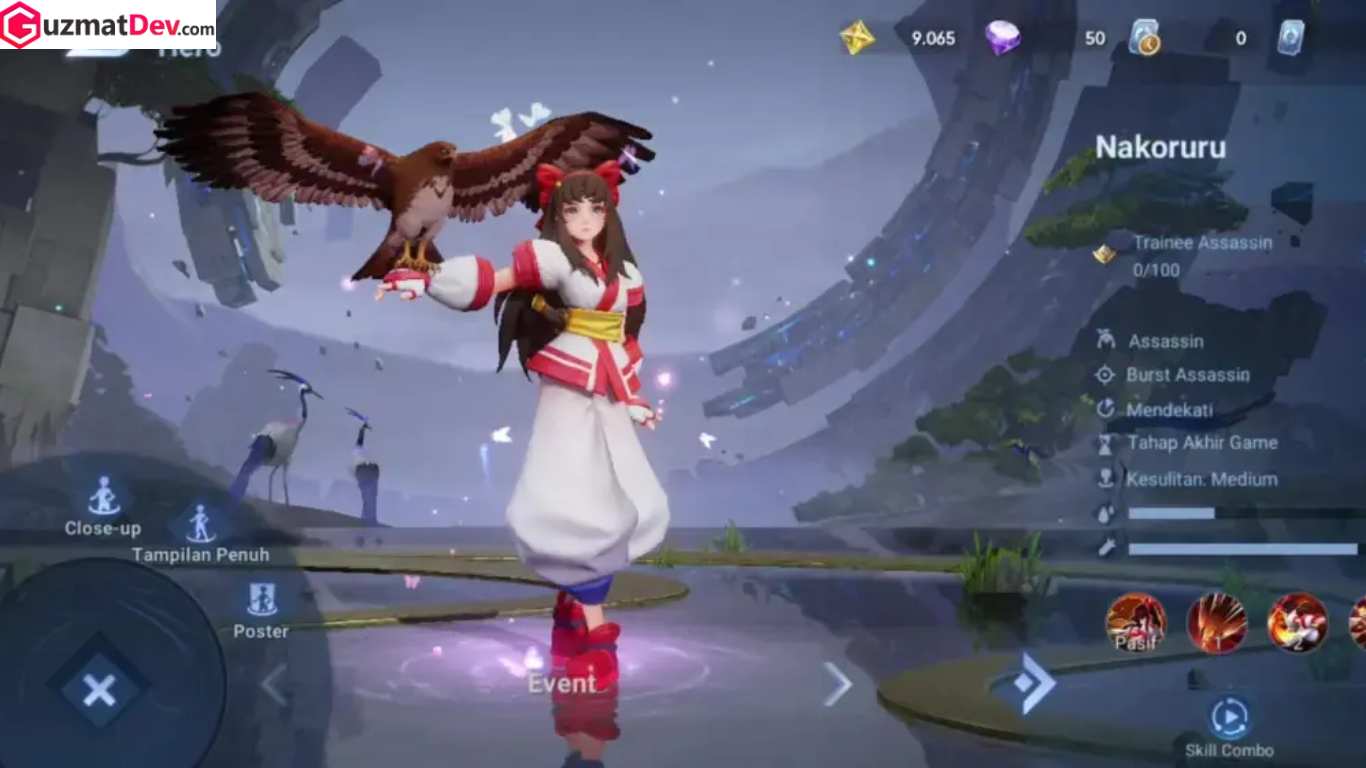Tap the gold star currency icon
Image resolution: width=1366 pixels, height=768 pixels.
pyautogui.click(x=857, y=38)
